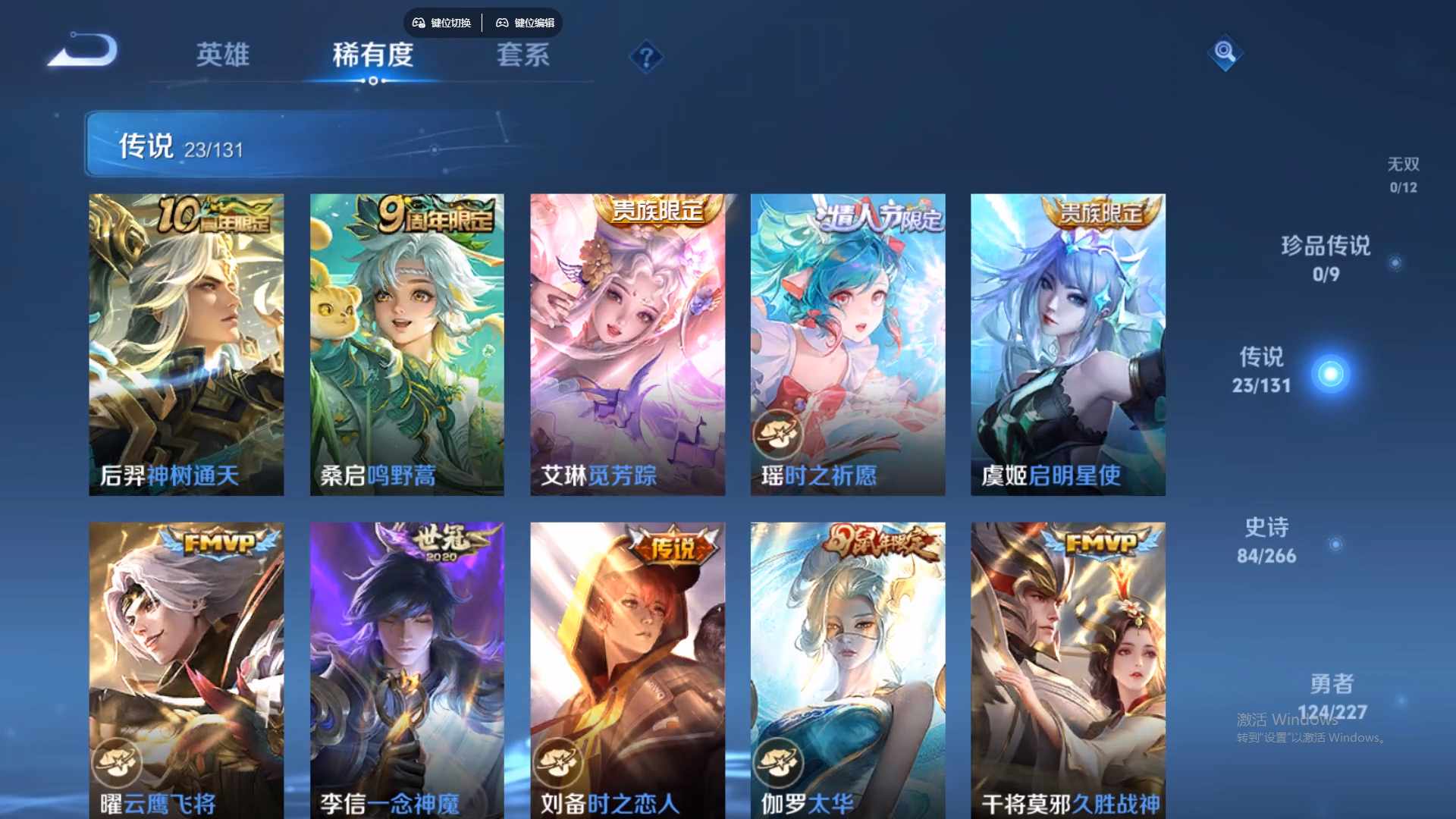This screenshot has height=819, width=1456.
Task: Click the 键位编辑 button
Action: coord(527,23)
